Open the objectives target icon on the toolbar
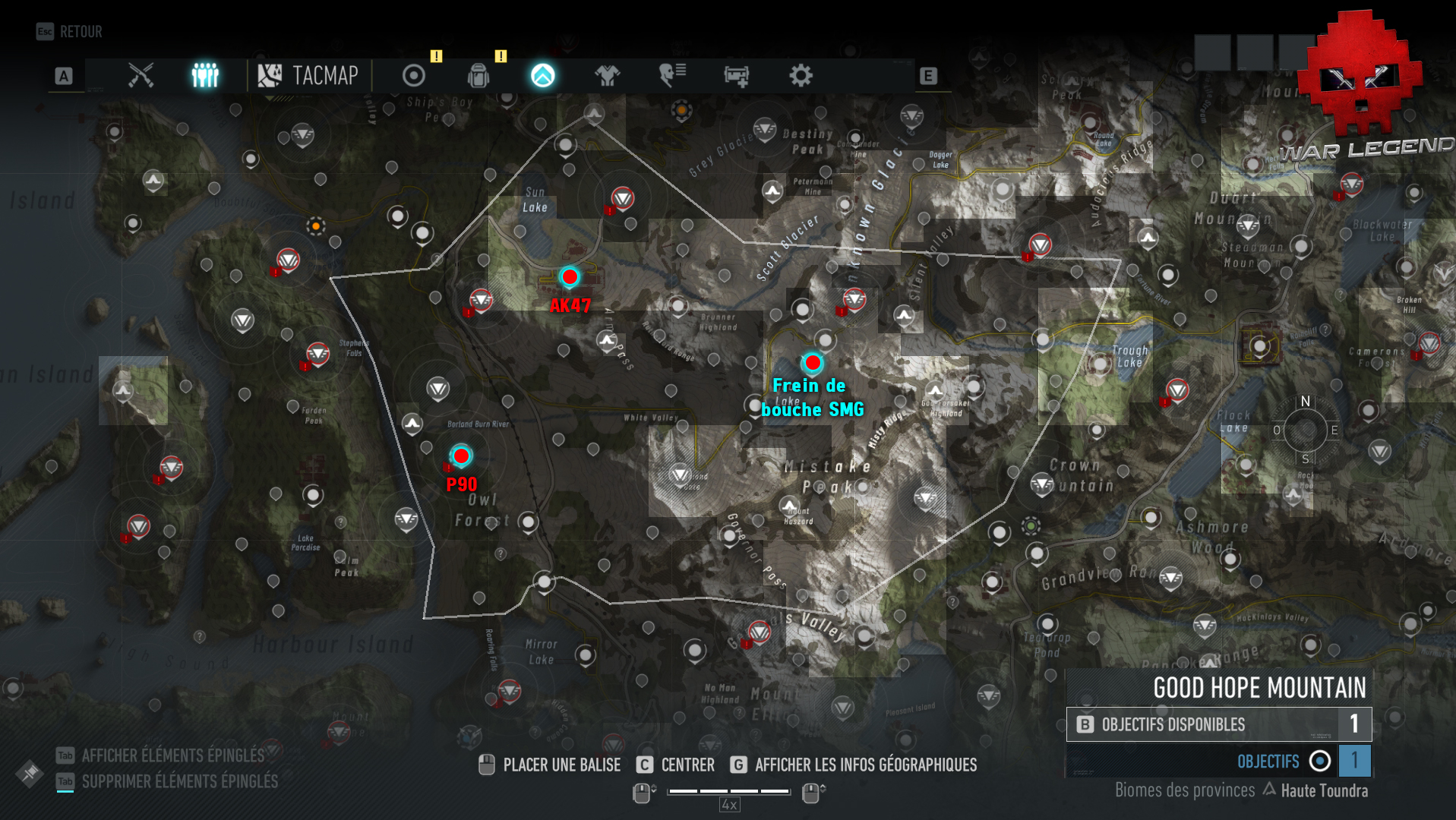The height and width of the screenshot is (820, 1456). click(412, 76)
